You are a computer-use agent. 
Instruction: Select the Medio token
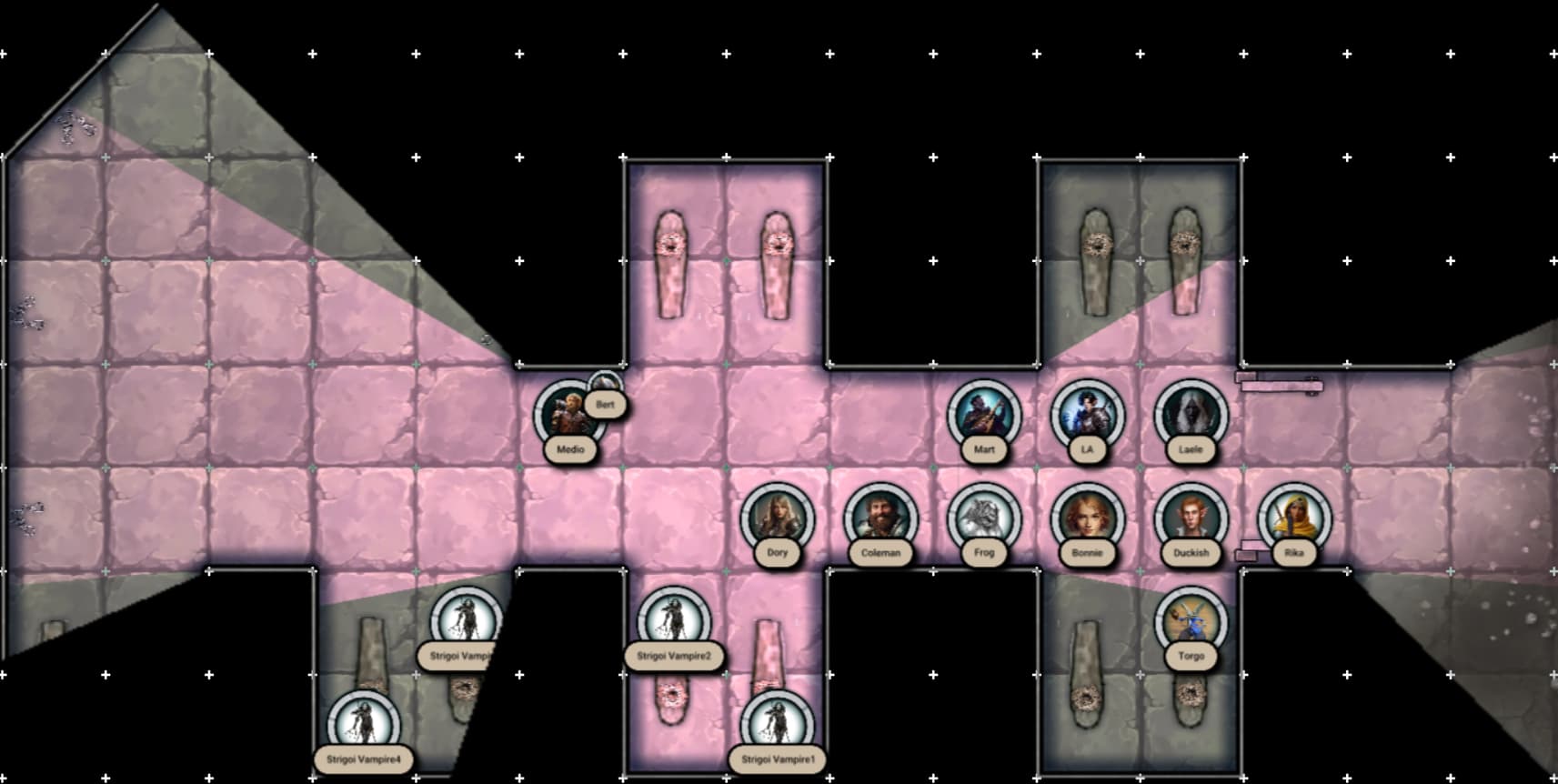pos(568,416)
